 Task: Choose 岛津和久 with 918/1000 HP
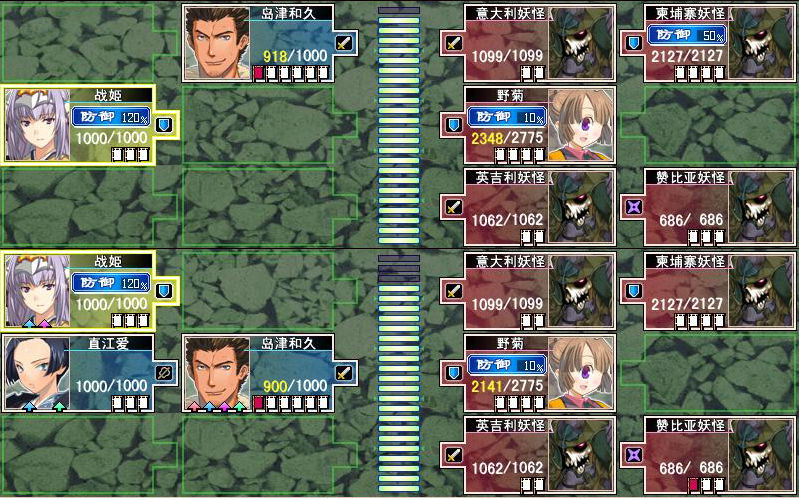pyautogui.click(x=270, y=43)
